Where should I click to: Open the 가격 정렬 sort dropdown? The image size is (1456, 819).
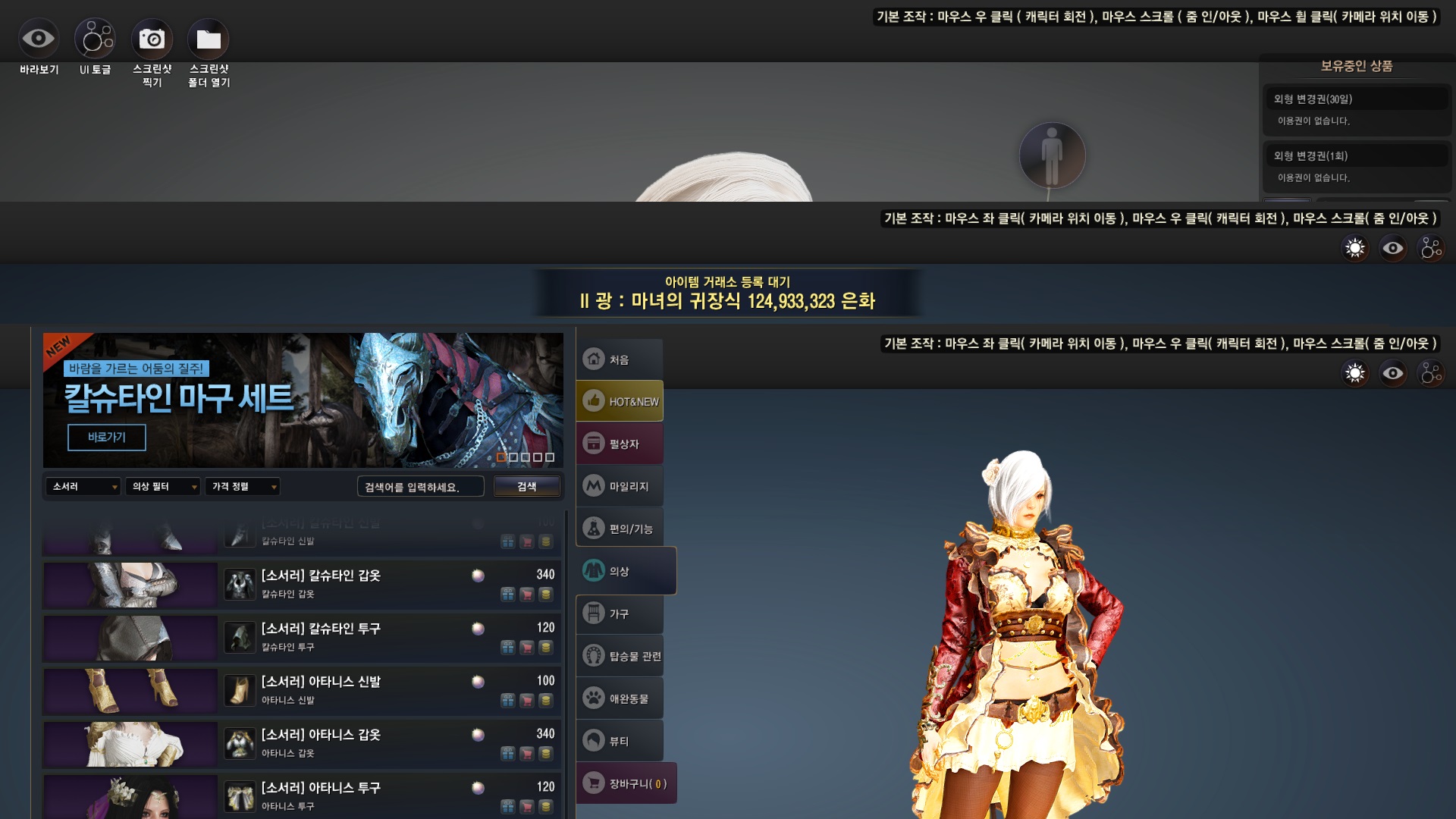(243, 487)
